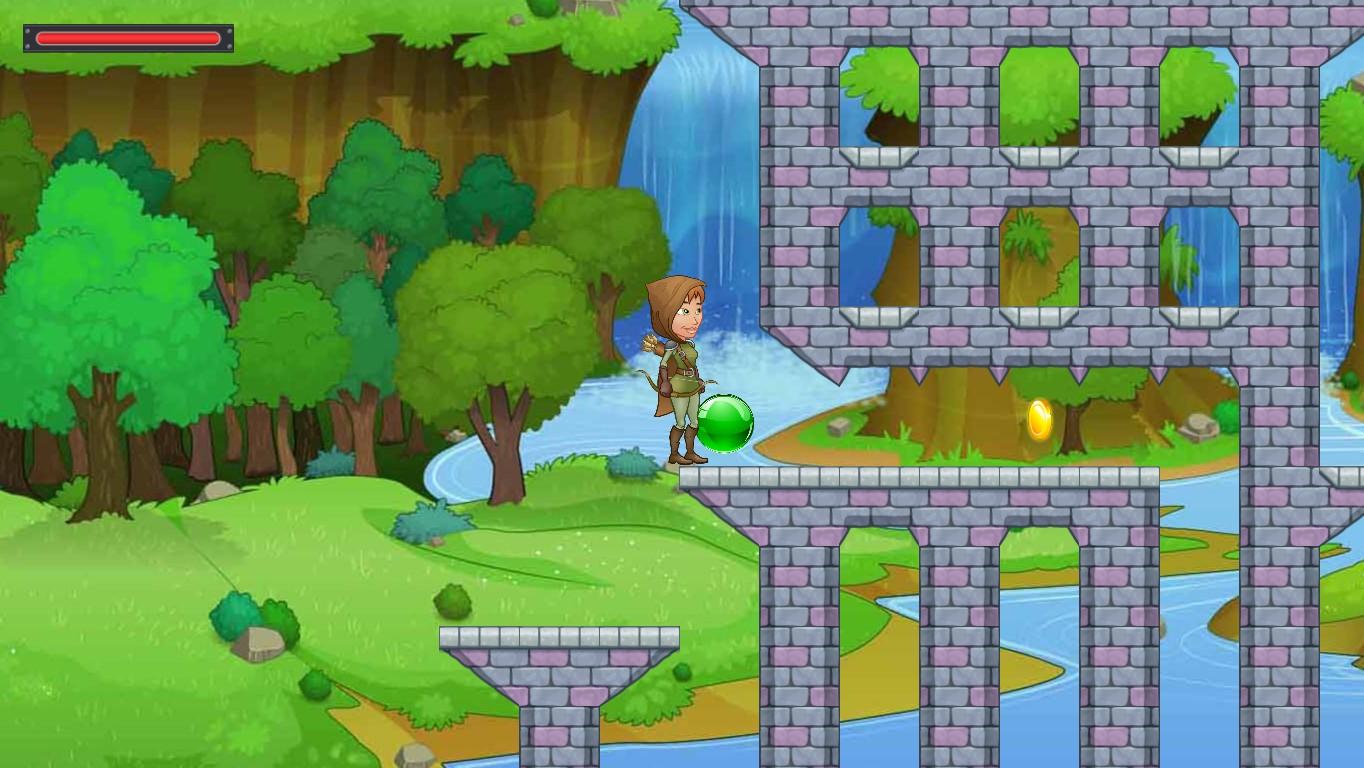
Task: Click the red health bar
Action: (126, 38)
